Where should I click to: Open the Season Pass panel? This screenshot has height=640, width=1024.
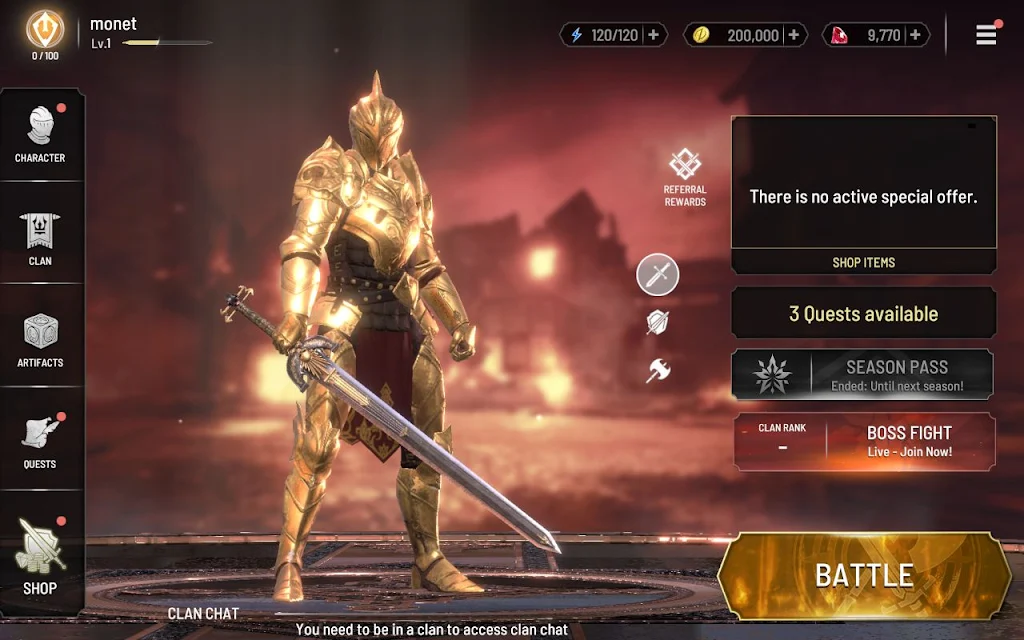click(862, 374)
